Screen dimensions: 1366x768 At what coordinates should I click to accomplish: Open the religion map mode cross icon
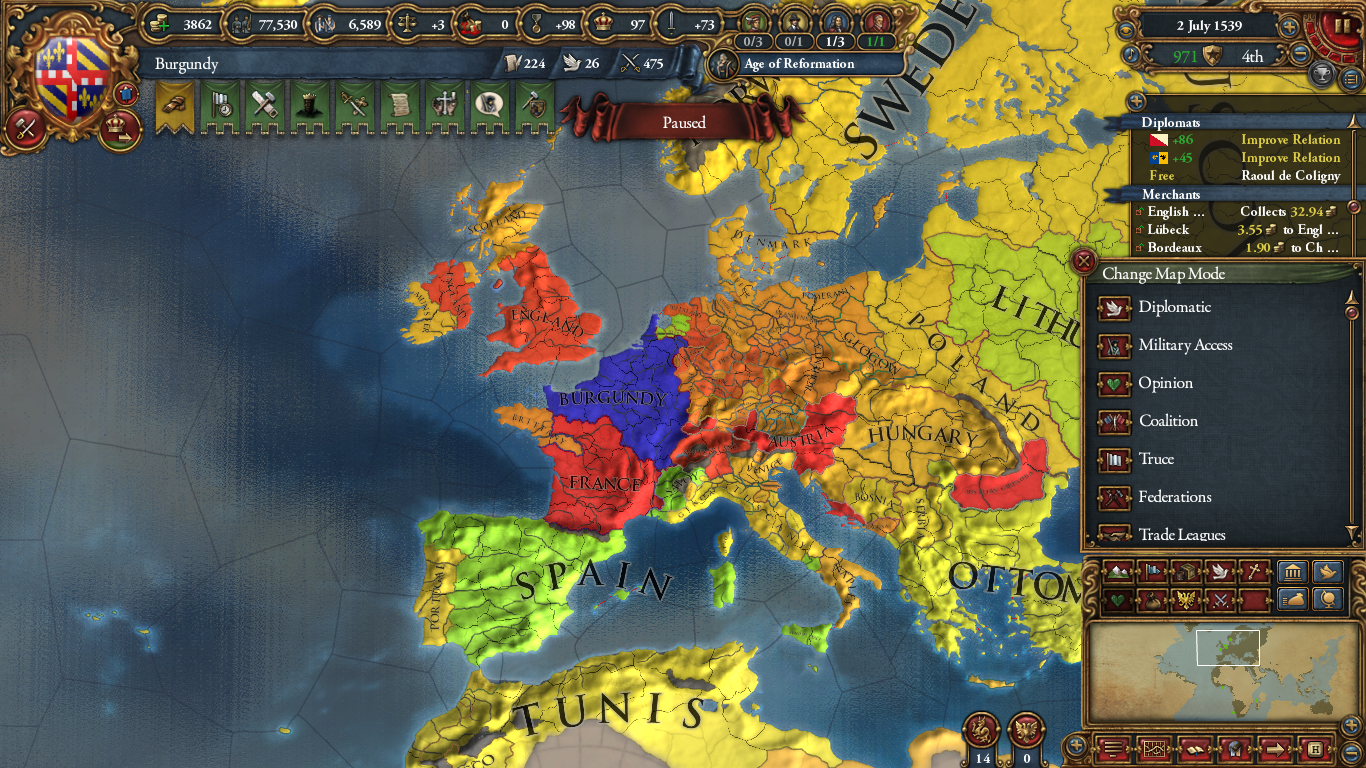pos(1256,572)
